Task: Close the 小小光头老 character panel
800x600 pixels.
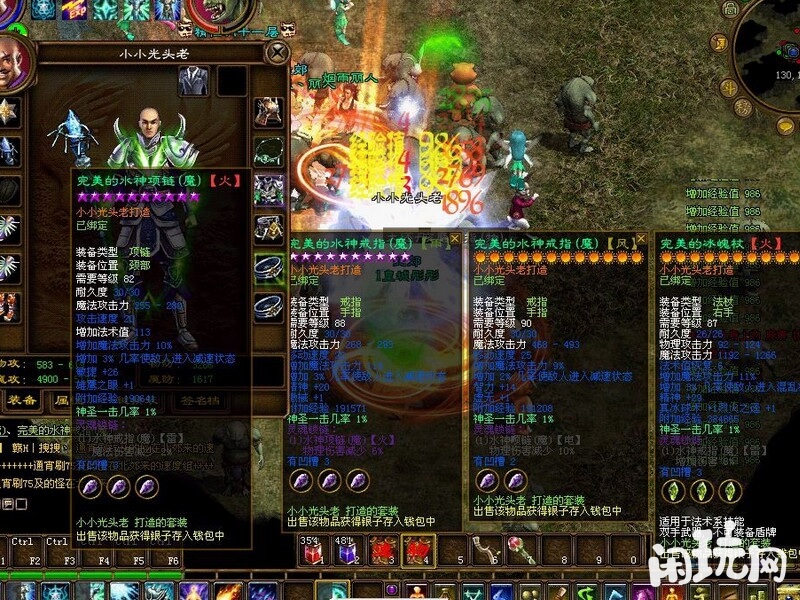Action: tap(275, 52)
